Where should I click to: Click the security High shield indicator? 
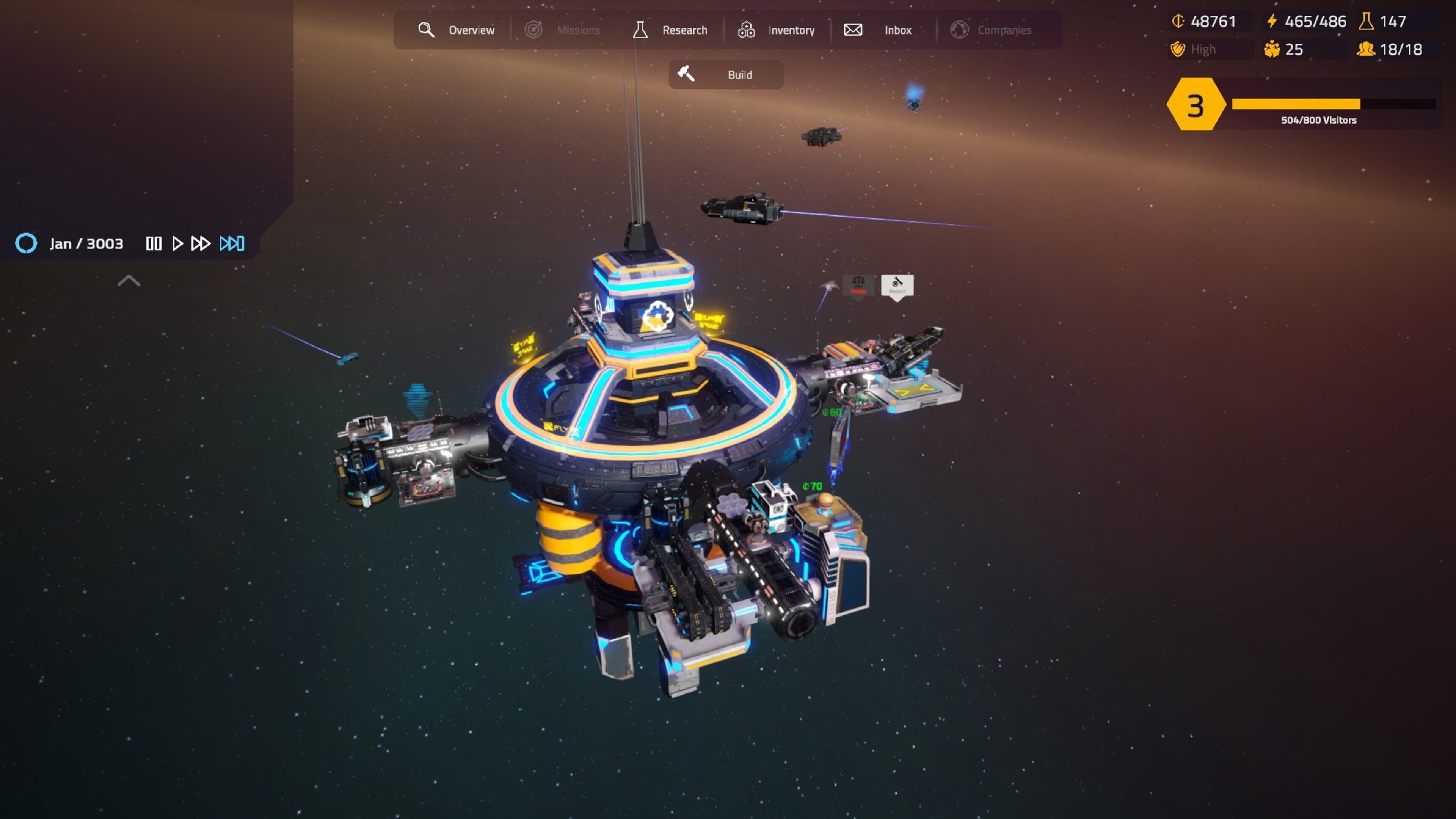pos(1194,50)
